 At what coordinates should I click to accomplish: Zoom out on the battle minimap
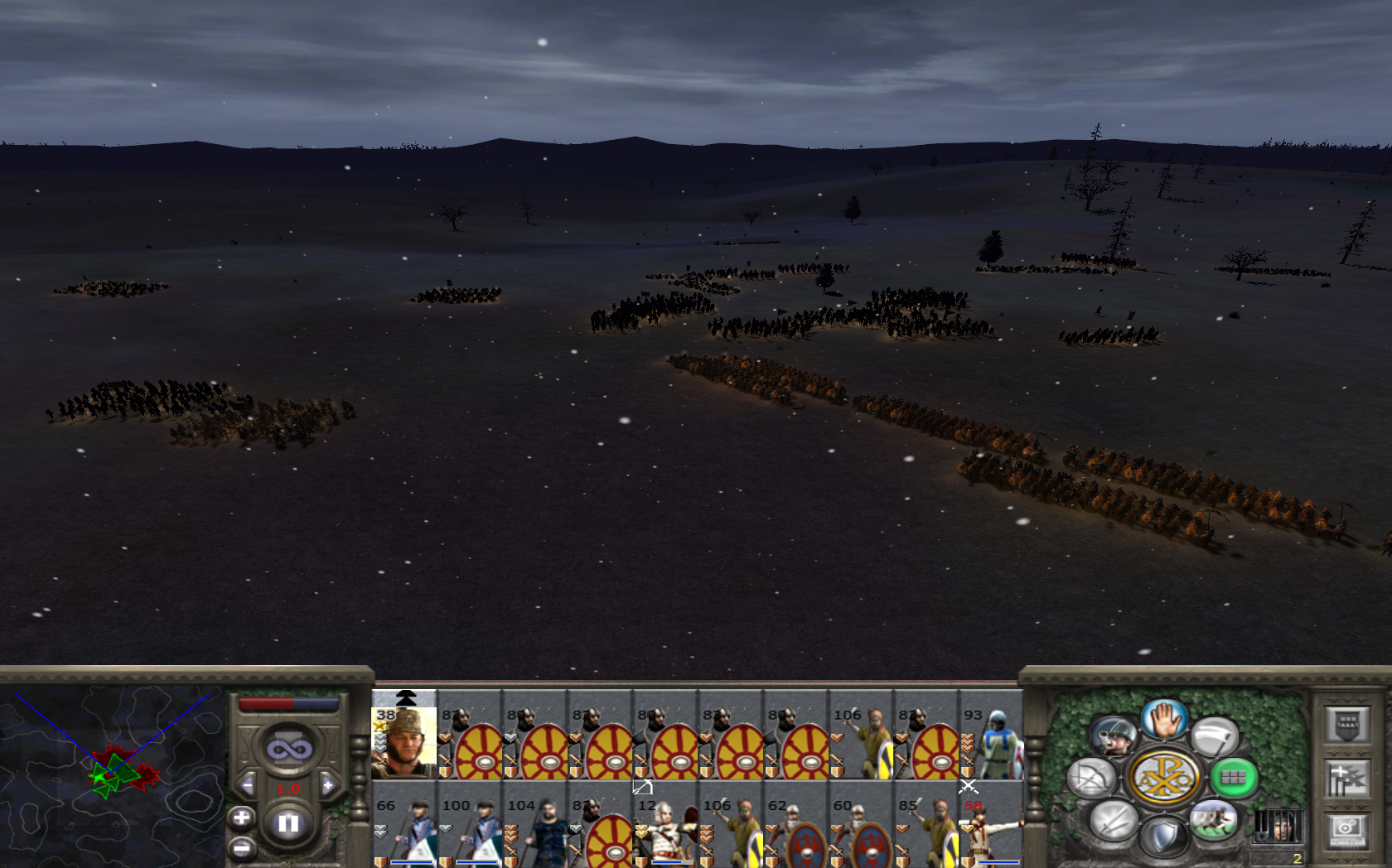[241, 848]
